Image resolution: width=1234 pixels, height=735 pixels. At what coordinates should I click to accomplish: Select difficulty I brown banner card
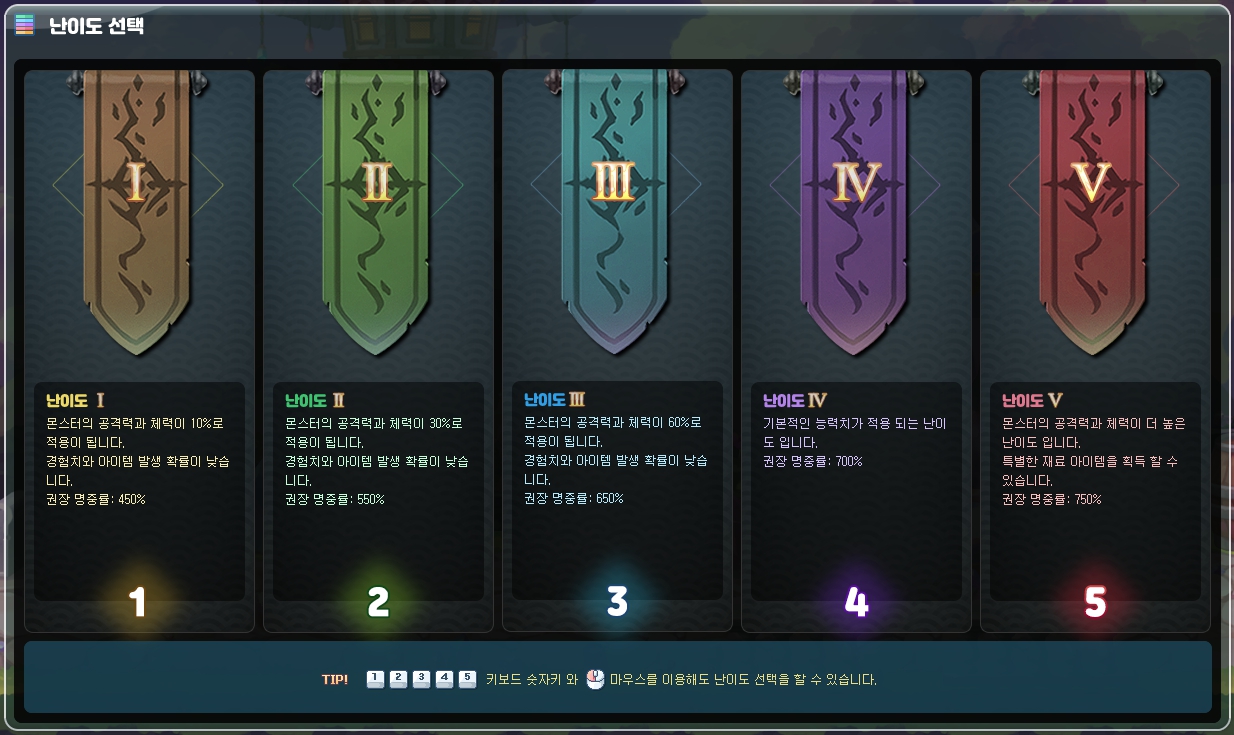click(138, 350)
